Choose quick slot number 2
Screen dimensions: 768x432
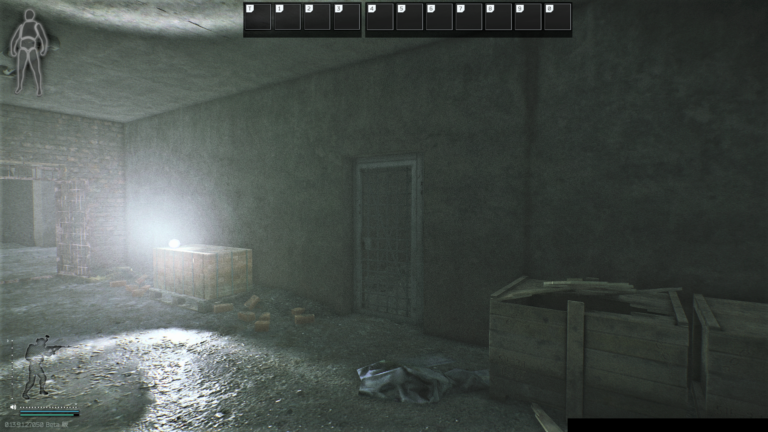(316, 17)
